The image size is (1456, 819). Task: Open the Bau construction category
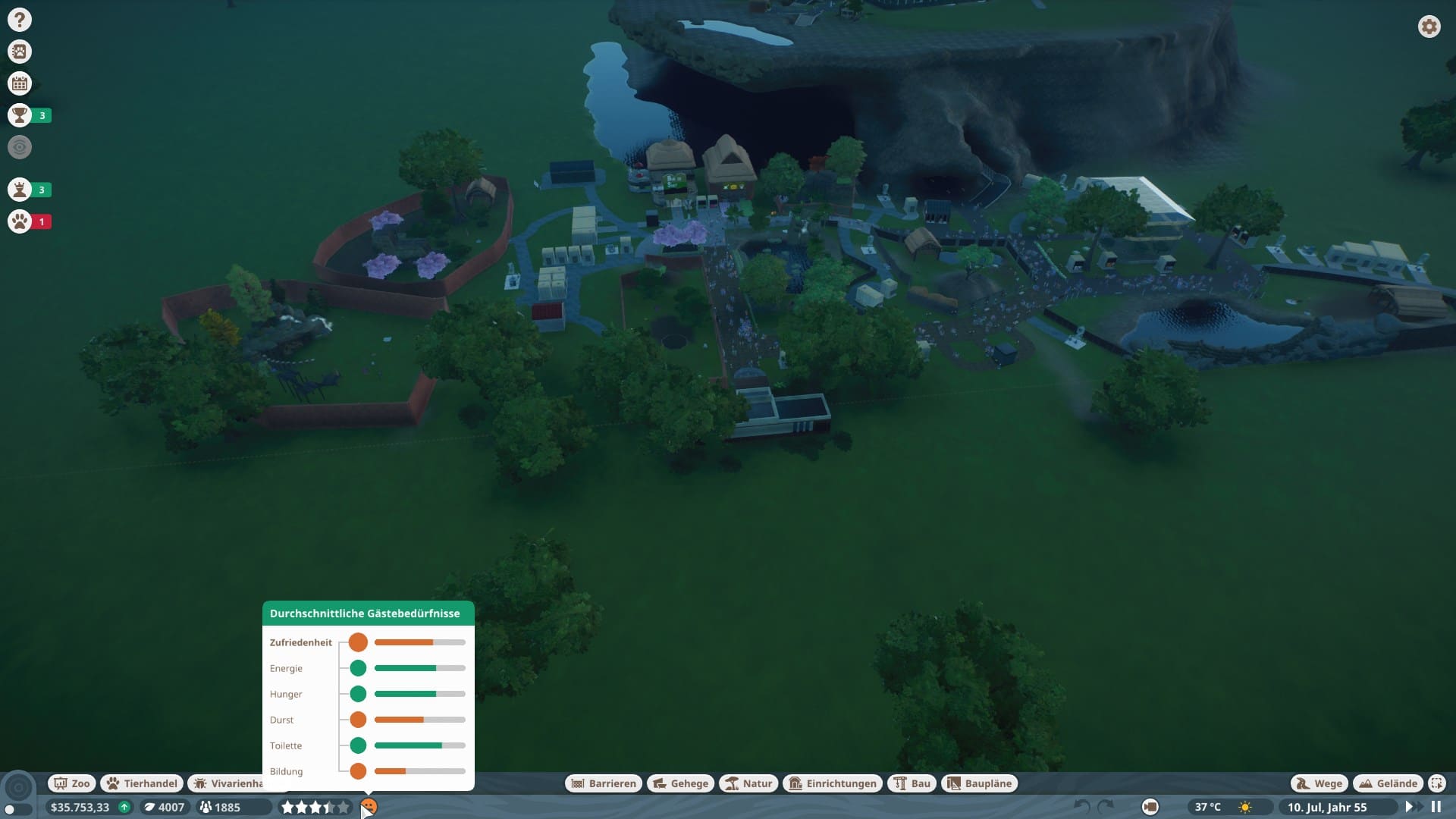[912, 783]
